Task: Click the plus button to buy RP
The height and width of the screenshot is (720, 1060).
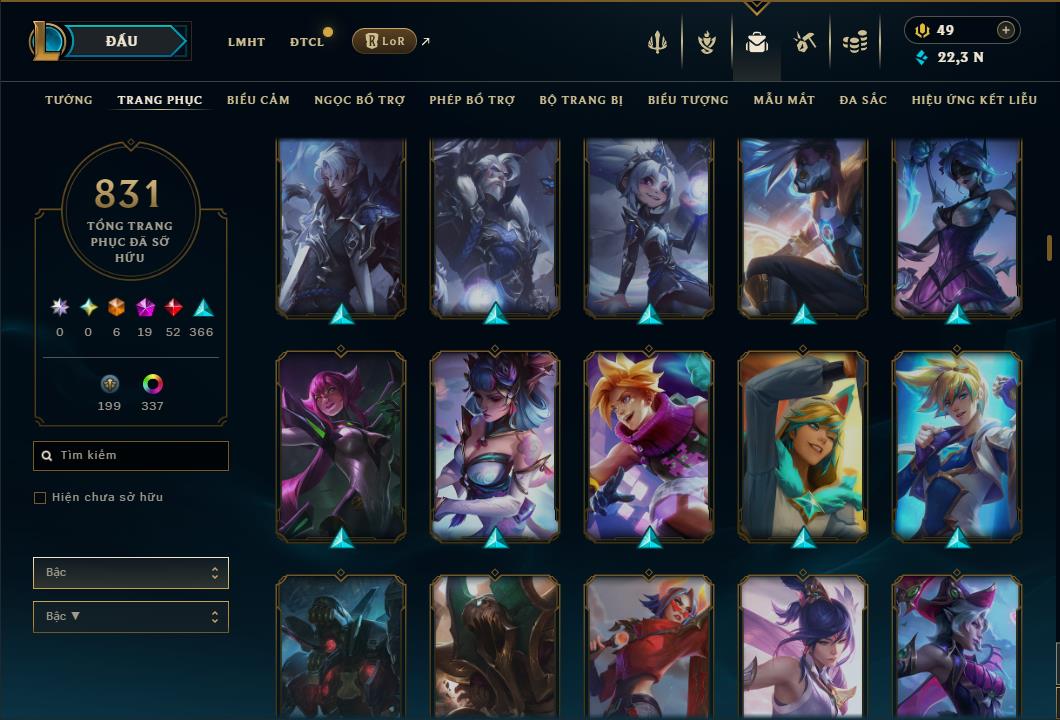Action: click(x=1005, y=30)
